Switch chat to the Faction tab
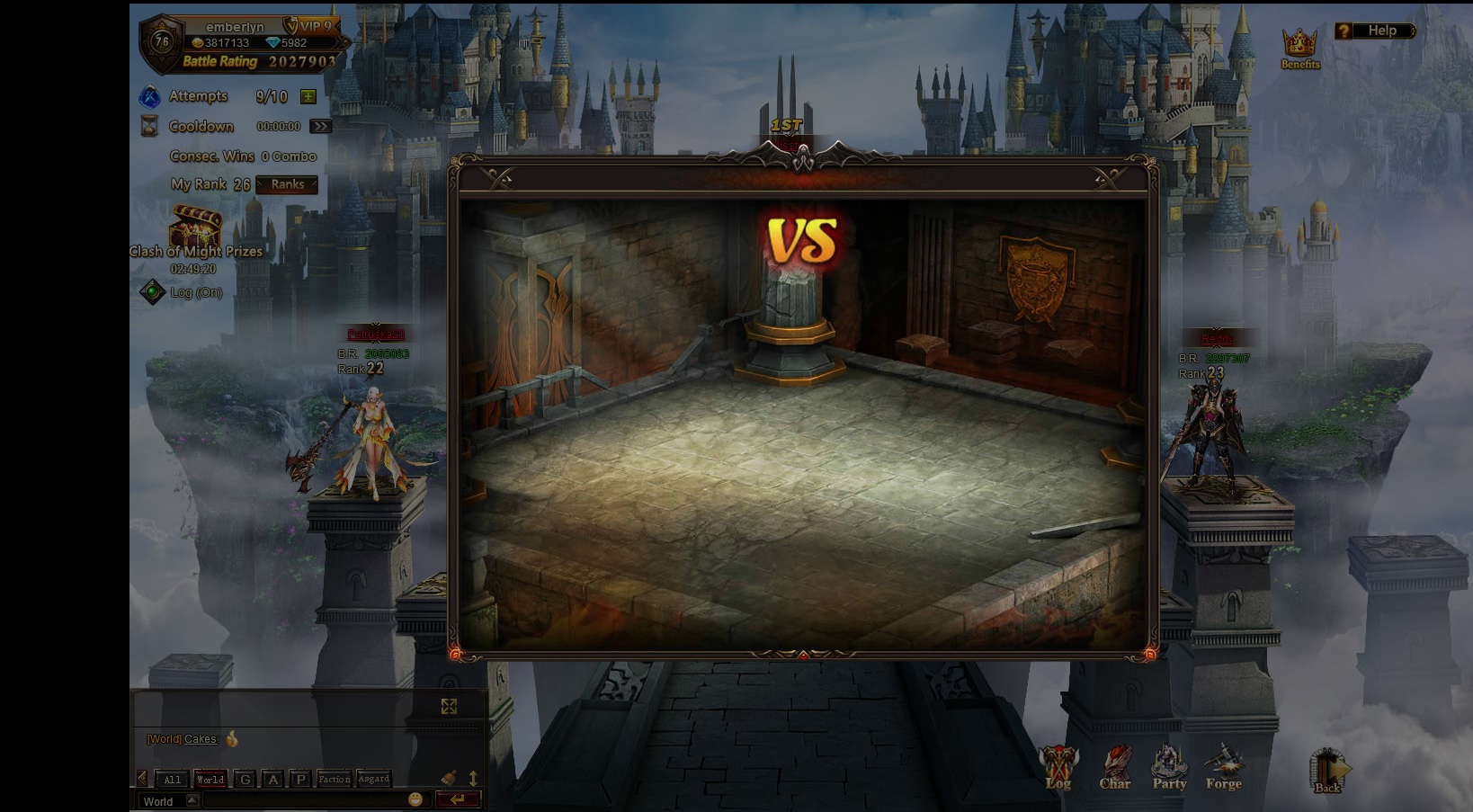Screen dimensions: 1473x812 (x=335, y=780)
